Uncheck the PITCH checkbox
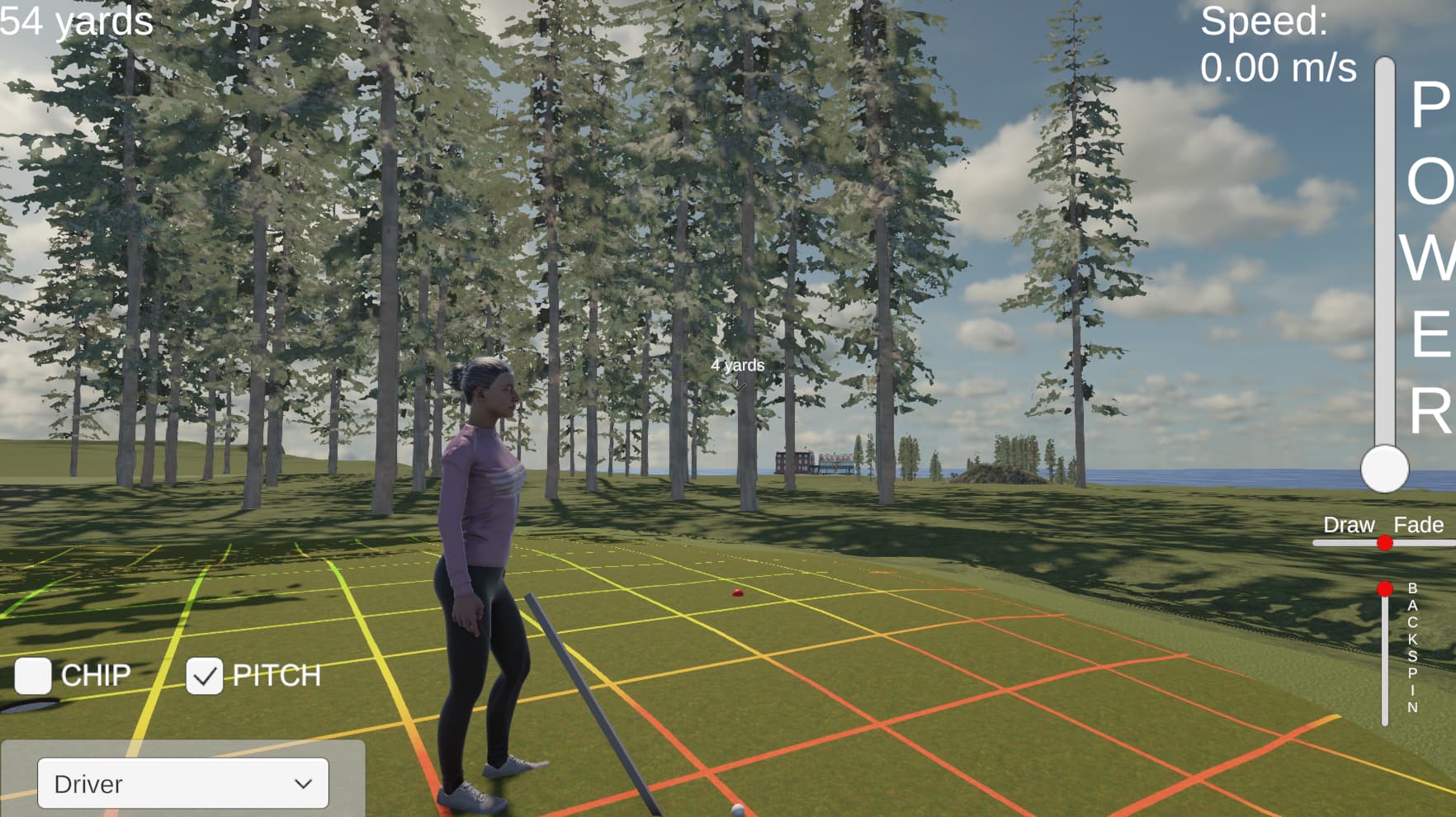Screen dimensions: 1456x817 coord(204,675)
